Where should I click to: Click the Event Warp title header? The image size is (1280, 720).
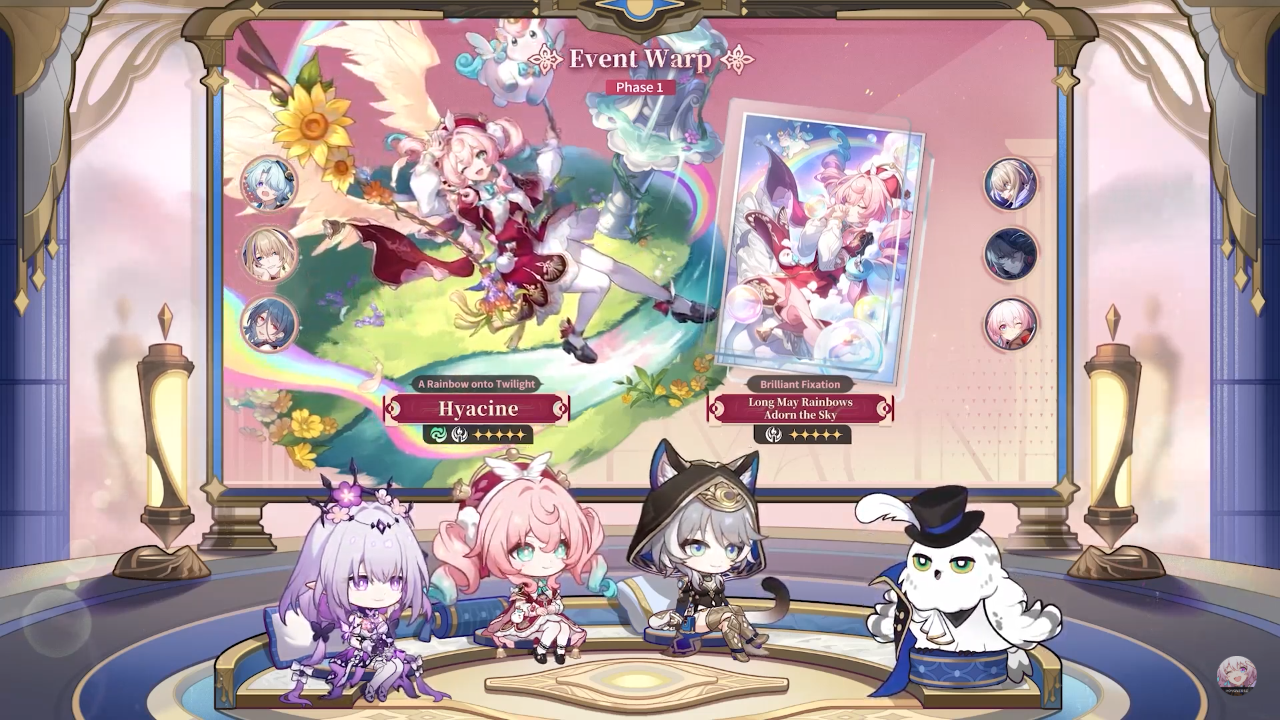(x=640, y=59)
